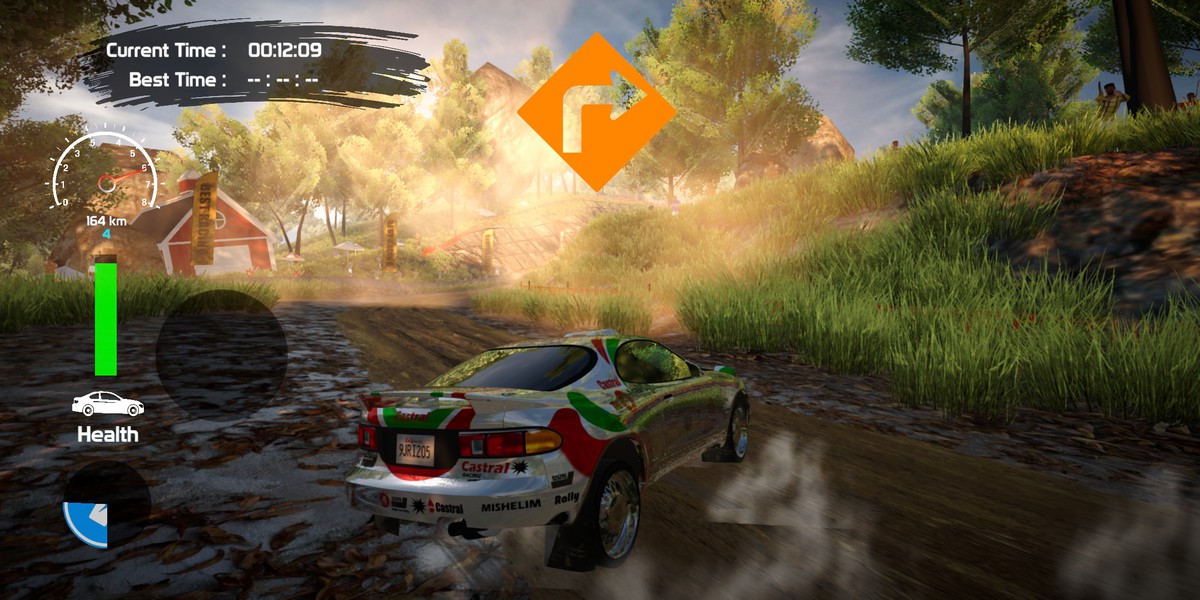Tap the large dark circular touch pad
Screen dimensions: 1200x600
click(x=221, y=353)
